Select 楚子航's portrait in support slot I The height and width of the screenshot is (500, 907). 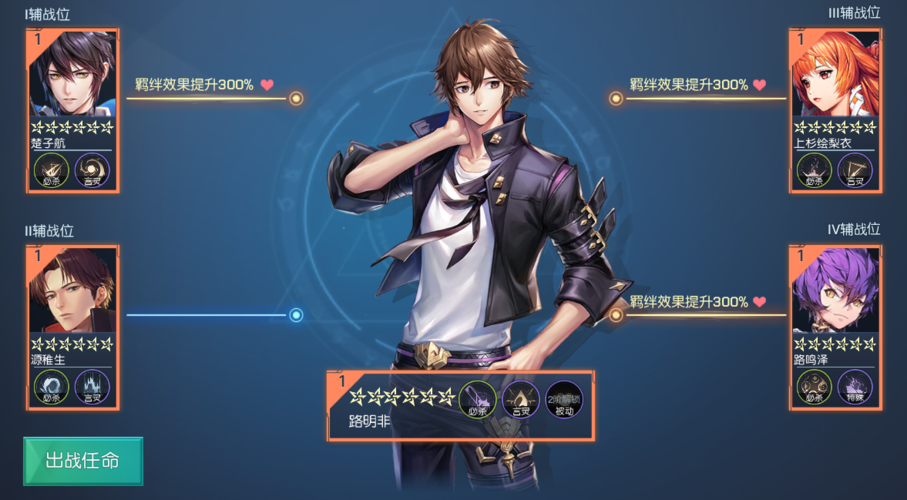[73, 75]
